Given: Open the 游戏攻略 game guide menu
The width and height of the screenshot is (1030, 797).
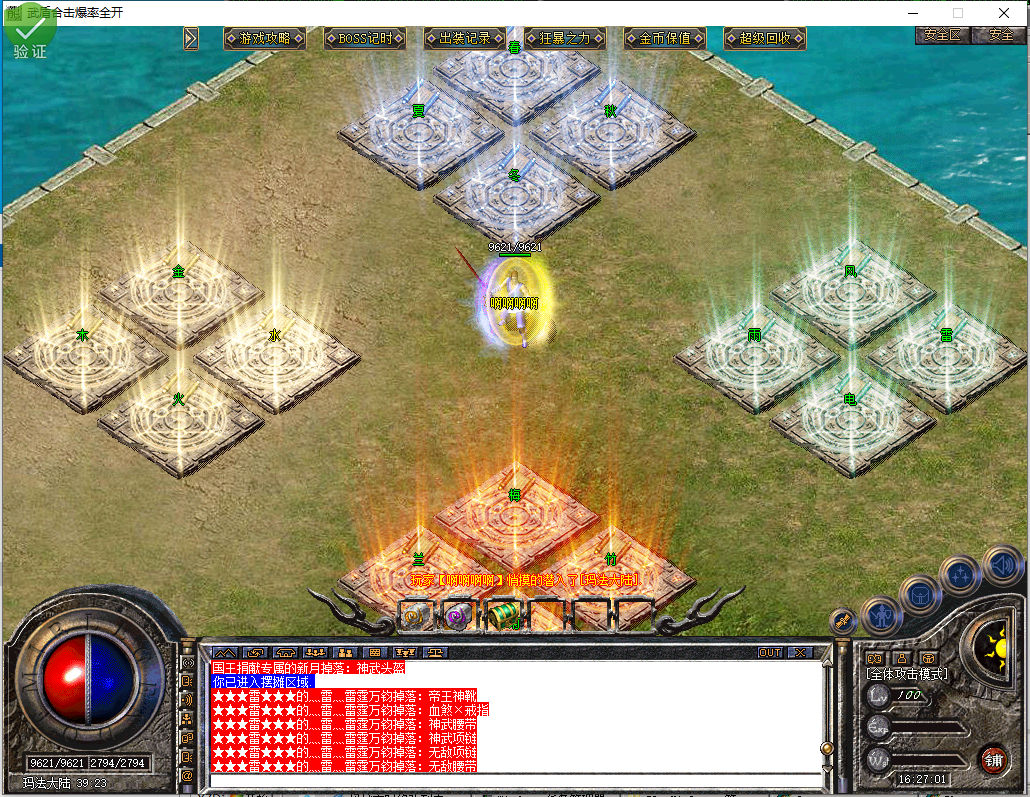Looking at the screenshot, I should point(264,38).
